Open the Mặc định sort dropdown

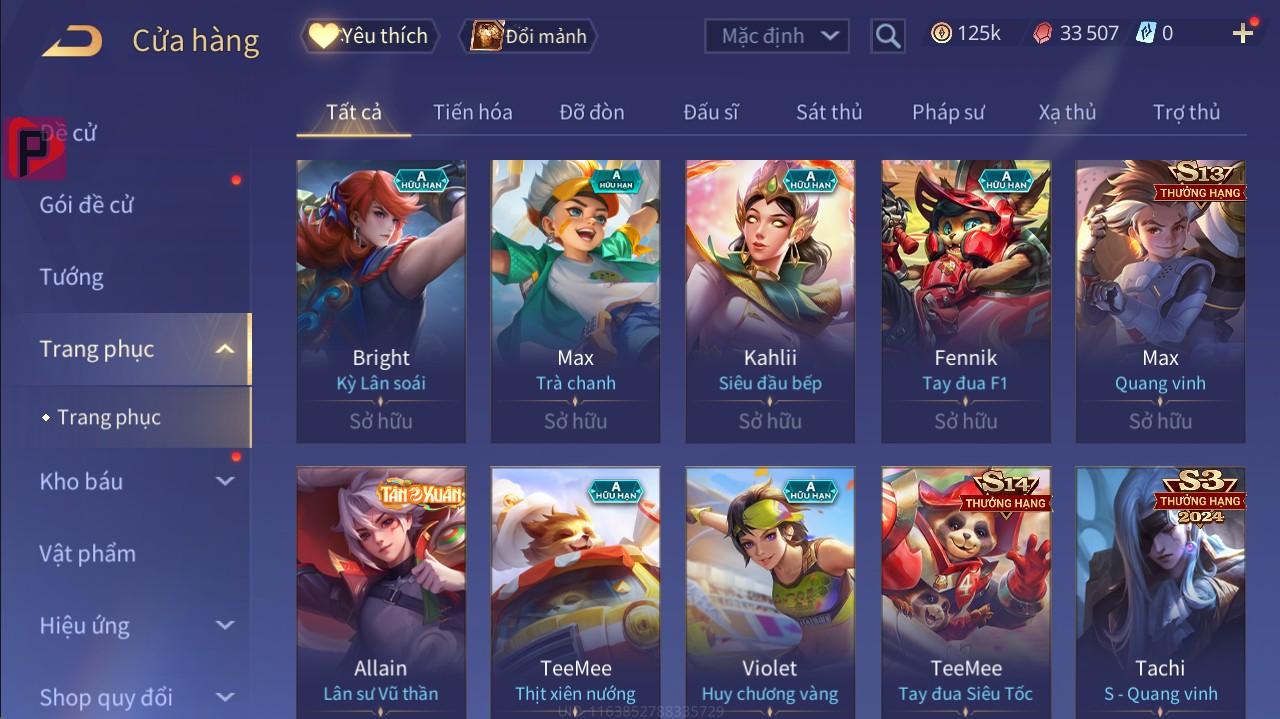[x=777, y=36]
